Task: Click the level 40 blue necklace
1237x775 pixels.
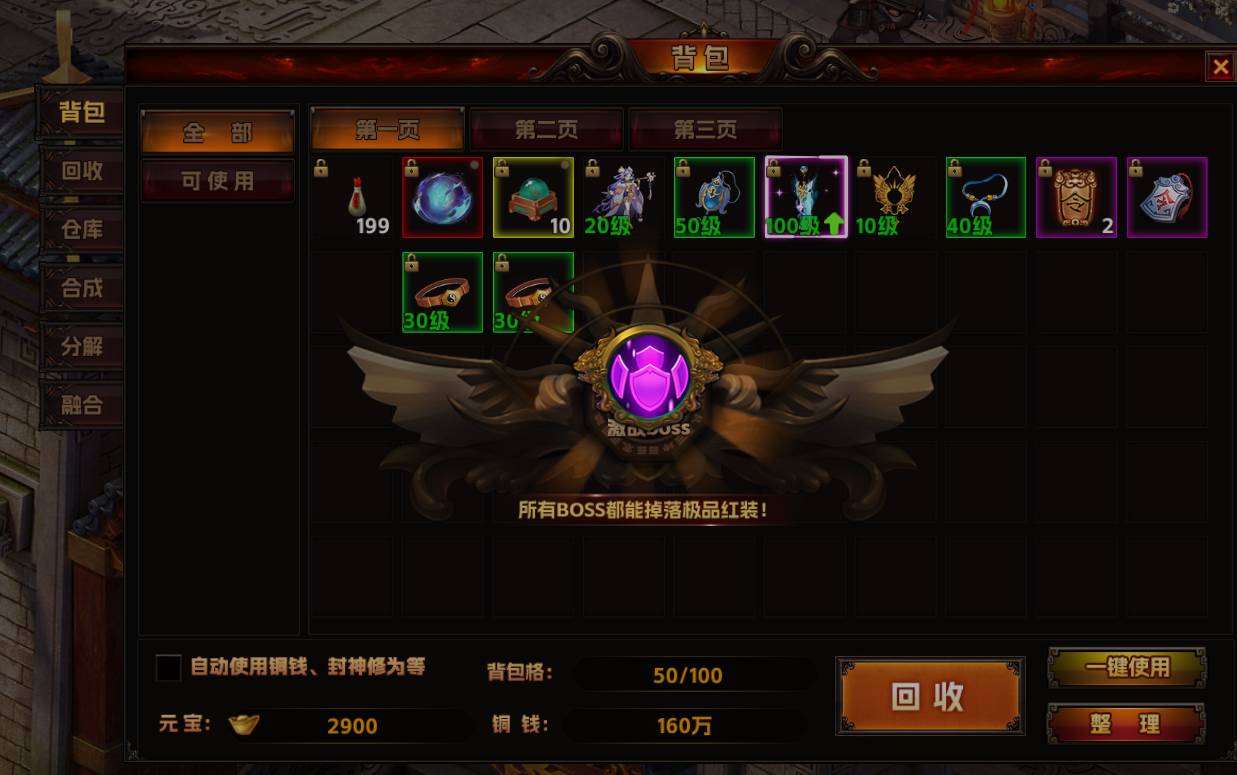Action: 986,197
